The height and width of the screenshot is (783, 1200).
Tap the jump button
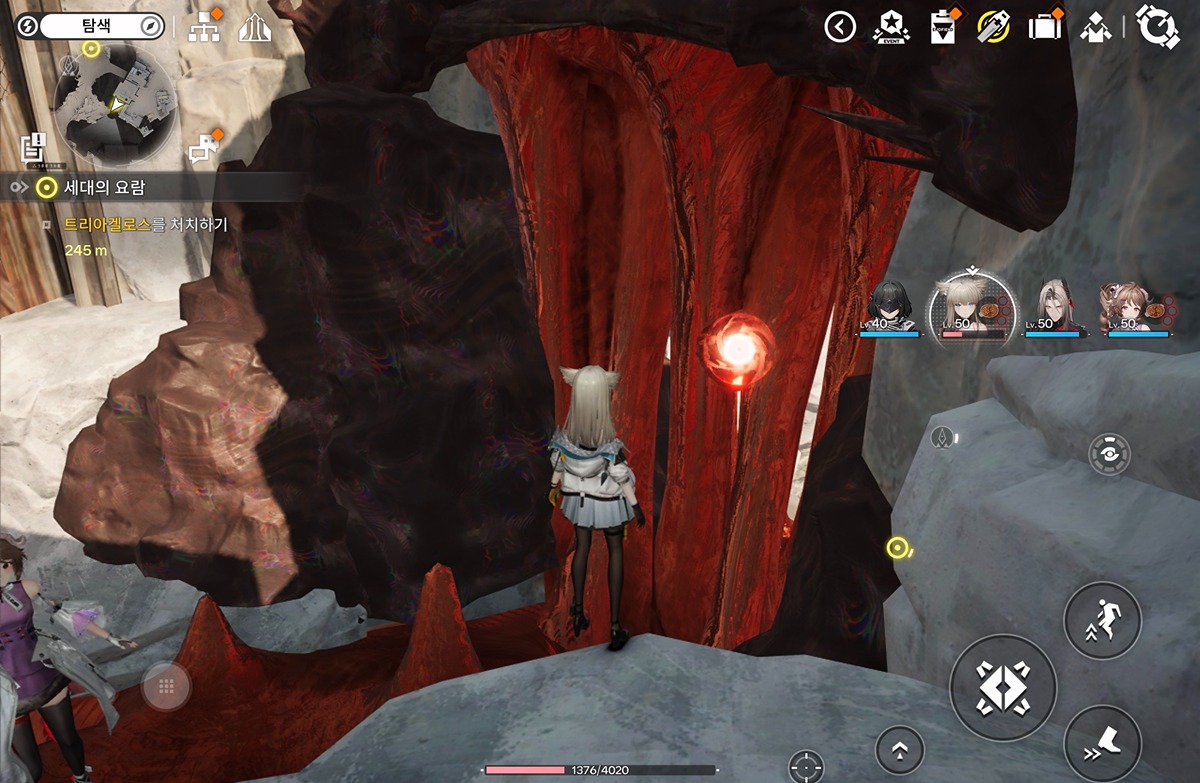[1102, 620]
